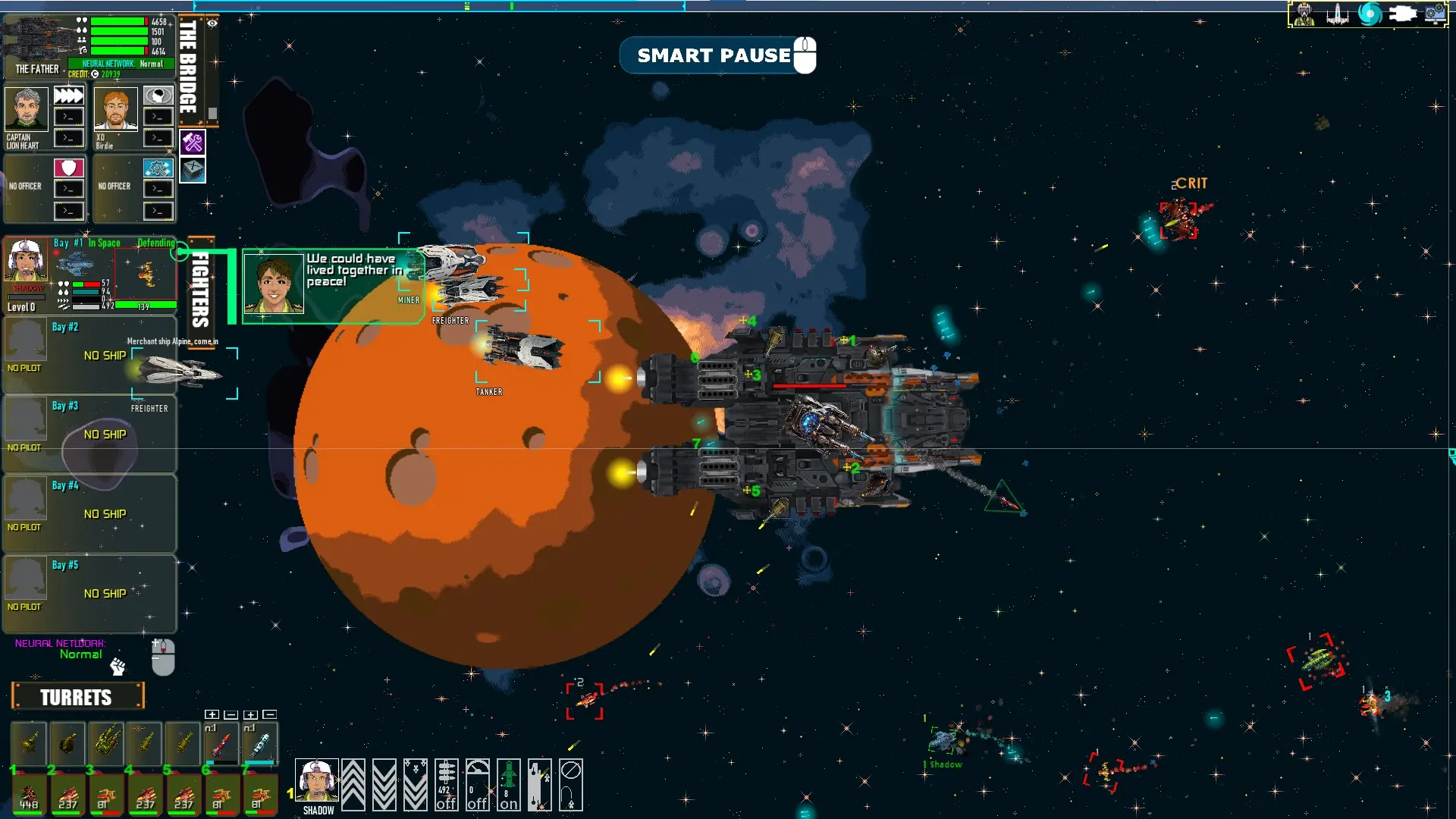Select Captain Lion Heart portrait
This screenshot has width=1456, height=819.
(27, 109)
